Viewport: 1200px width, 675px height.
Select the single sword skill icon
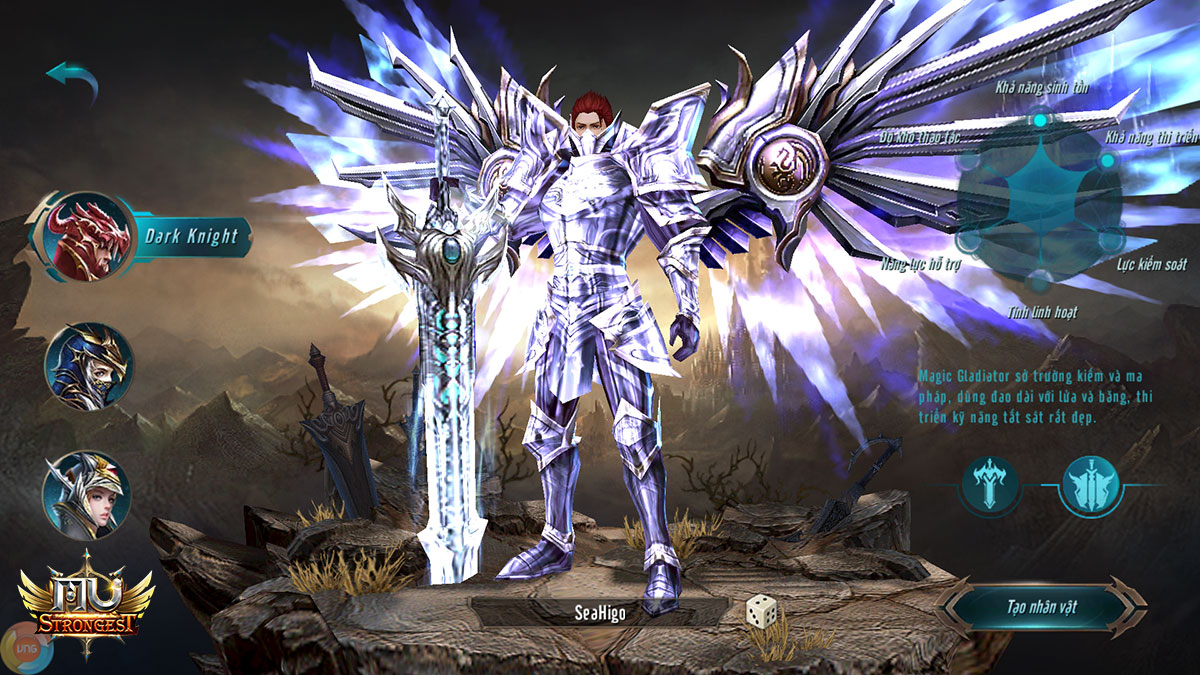click(x=991, y=486)
